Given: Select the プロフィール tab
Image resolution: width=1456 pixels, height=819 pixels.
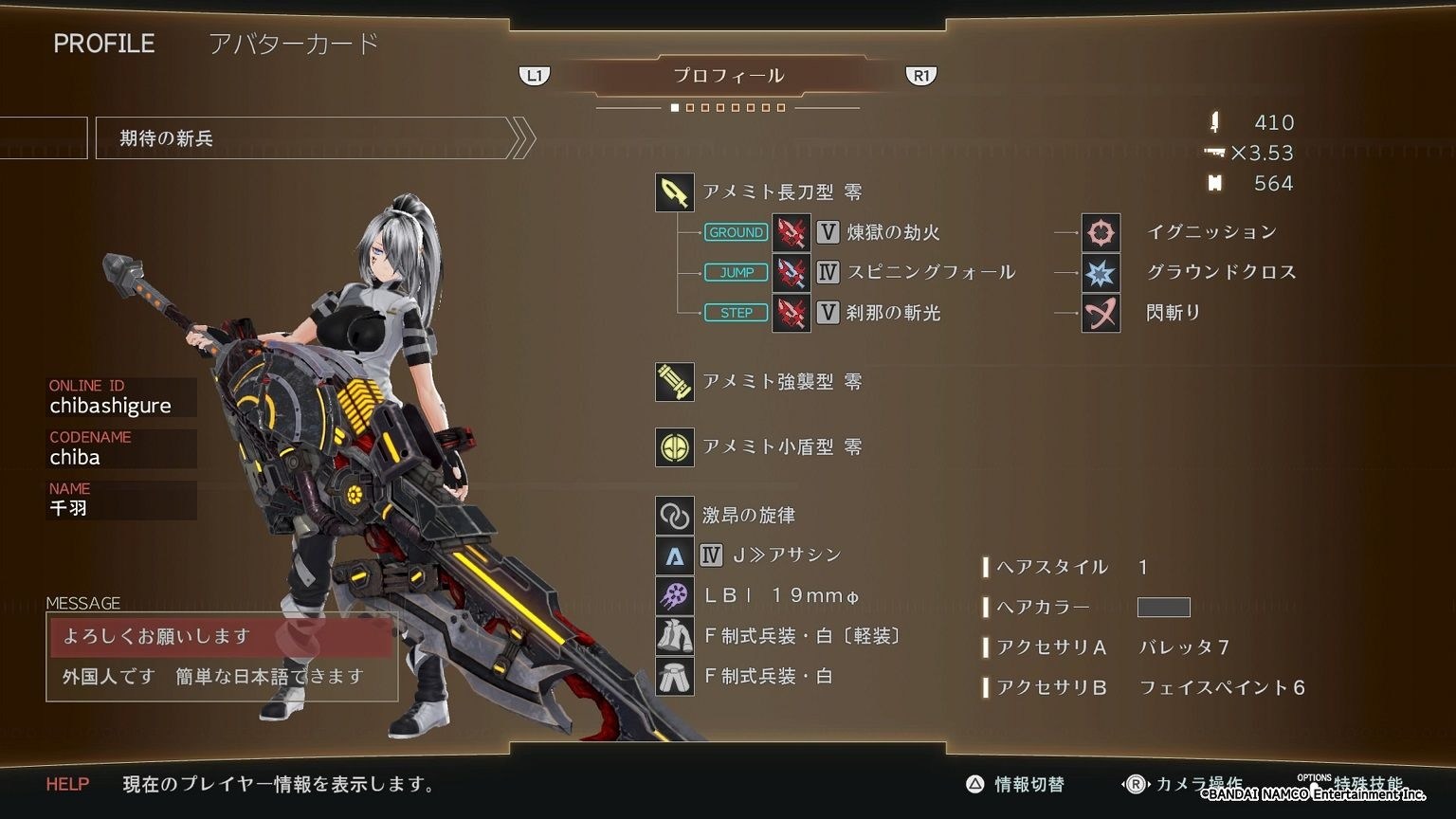Looking at the screenshot, I should 728,75.
